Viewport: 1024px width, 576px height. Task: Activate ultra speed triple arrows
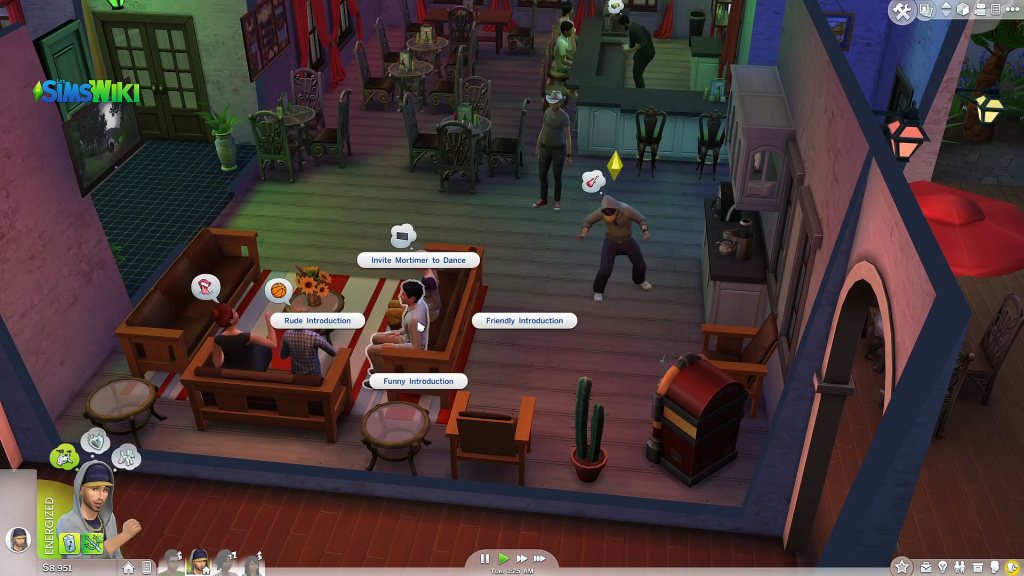click(541, 559)
